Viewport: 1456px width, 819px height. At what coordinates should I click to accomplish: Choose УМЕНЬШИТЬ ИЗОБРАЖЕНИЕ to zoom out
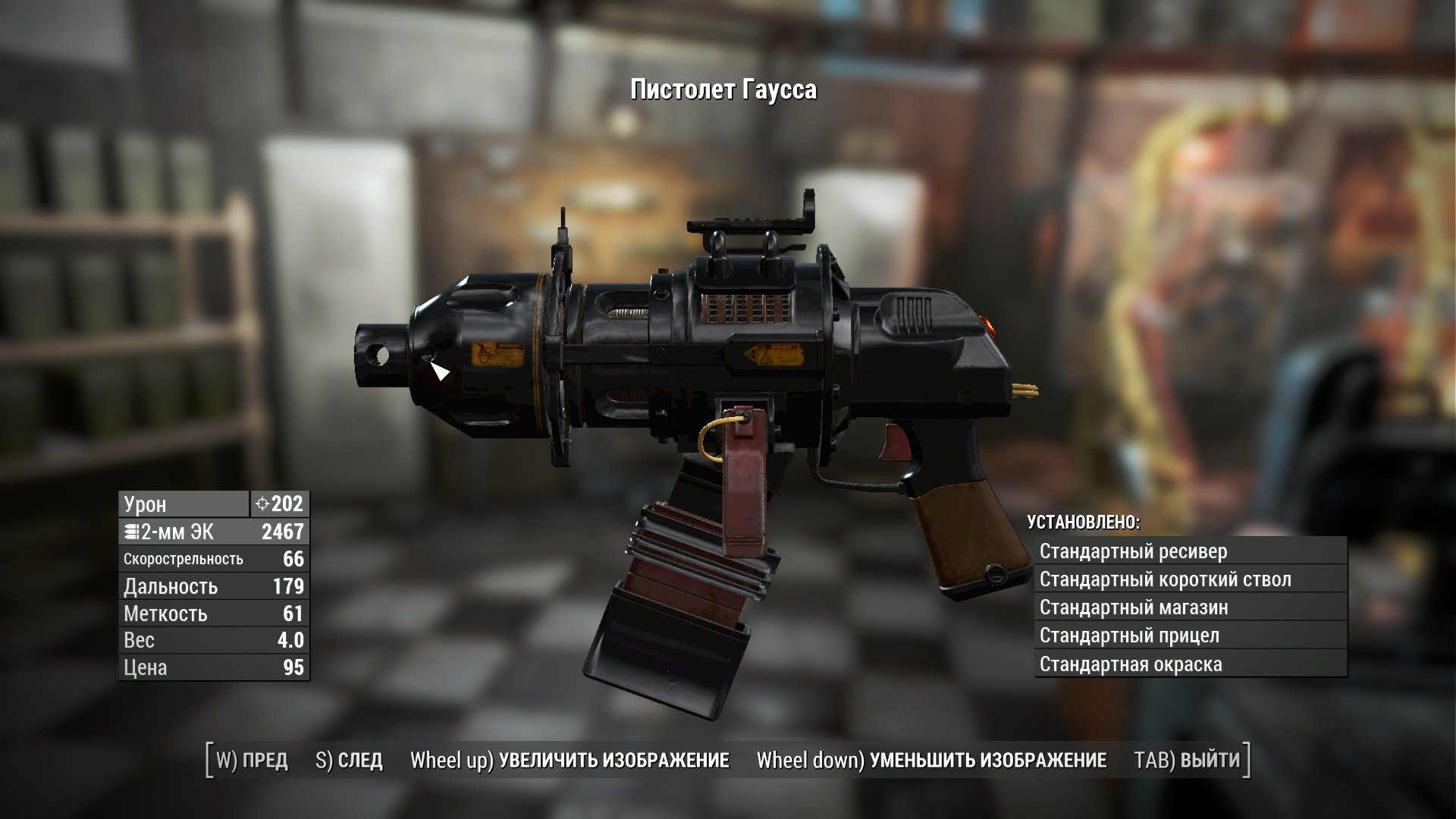(x=931, y=761)
